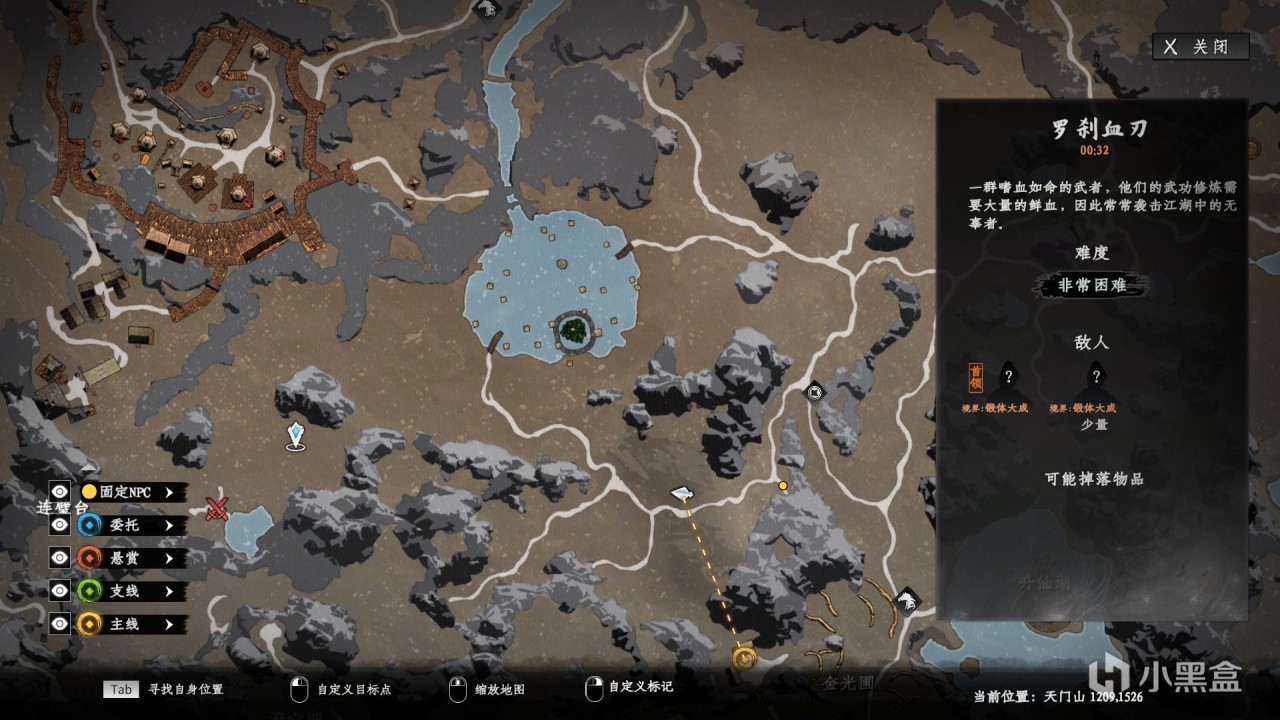Hide the 主线 main quest markers
The height and width of the screenshot is (720, 1280).
click(60, 624)
